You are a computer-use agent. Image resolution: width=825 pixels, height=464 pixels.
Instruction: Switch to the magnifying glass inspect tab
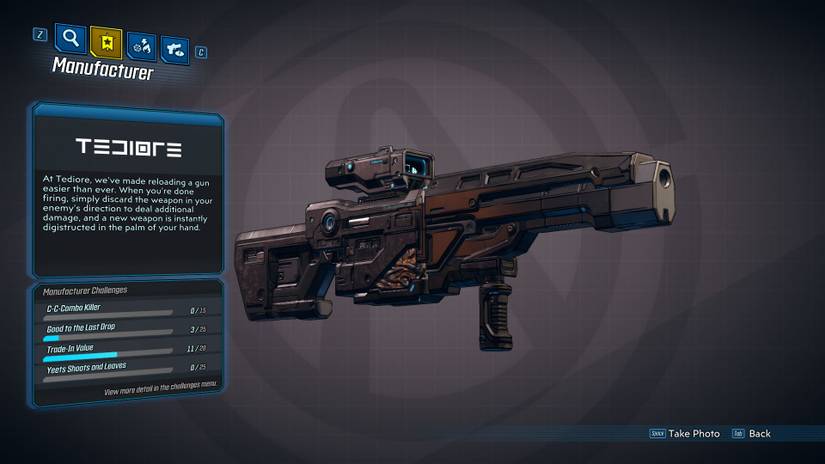(x=71, y=39)
